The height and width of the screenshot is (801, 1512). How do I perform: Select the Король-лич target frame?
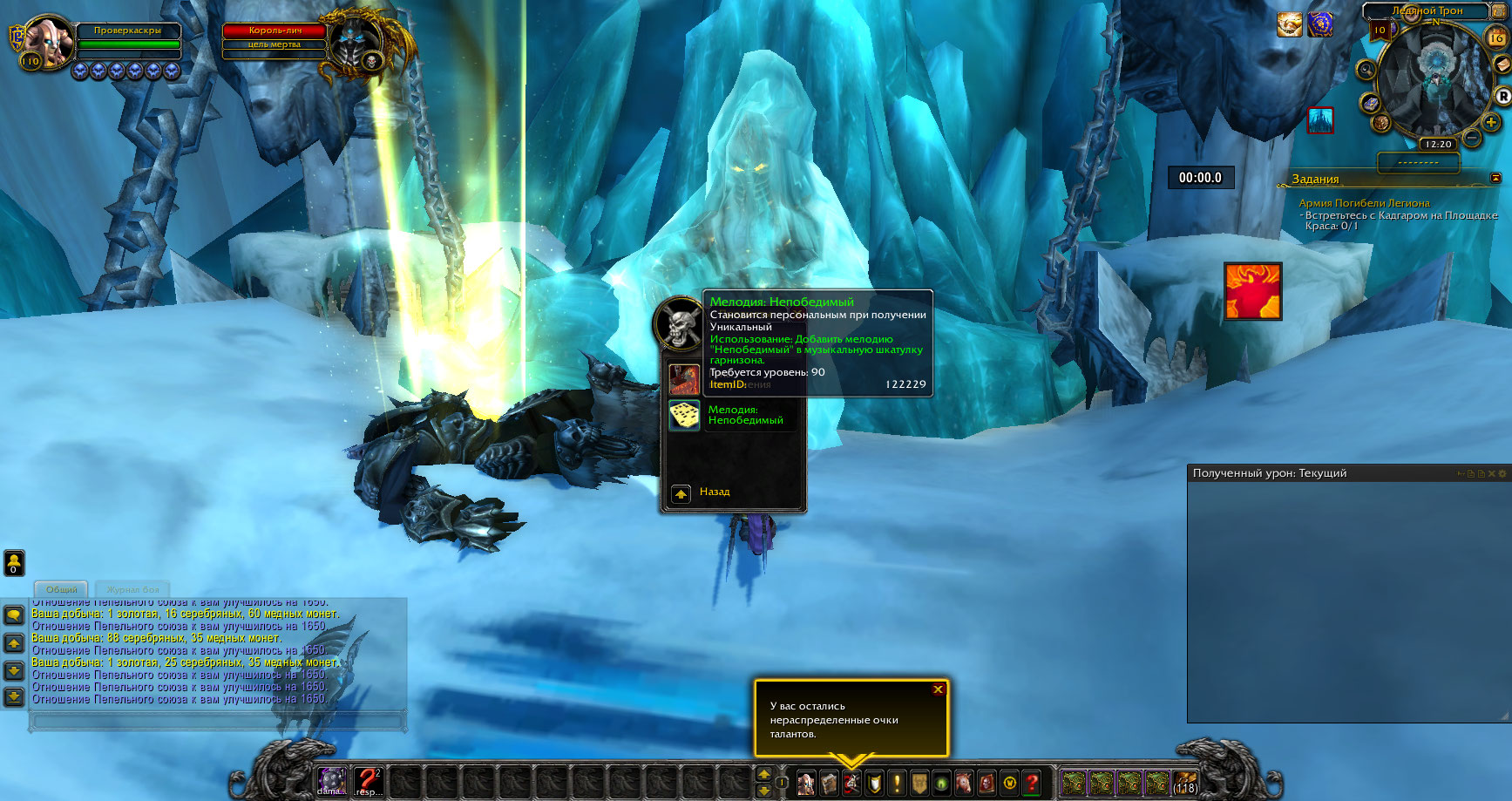pyautogui.click(x=275, y=31)
